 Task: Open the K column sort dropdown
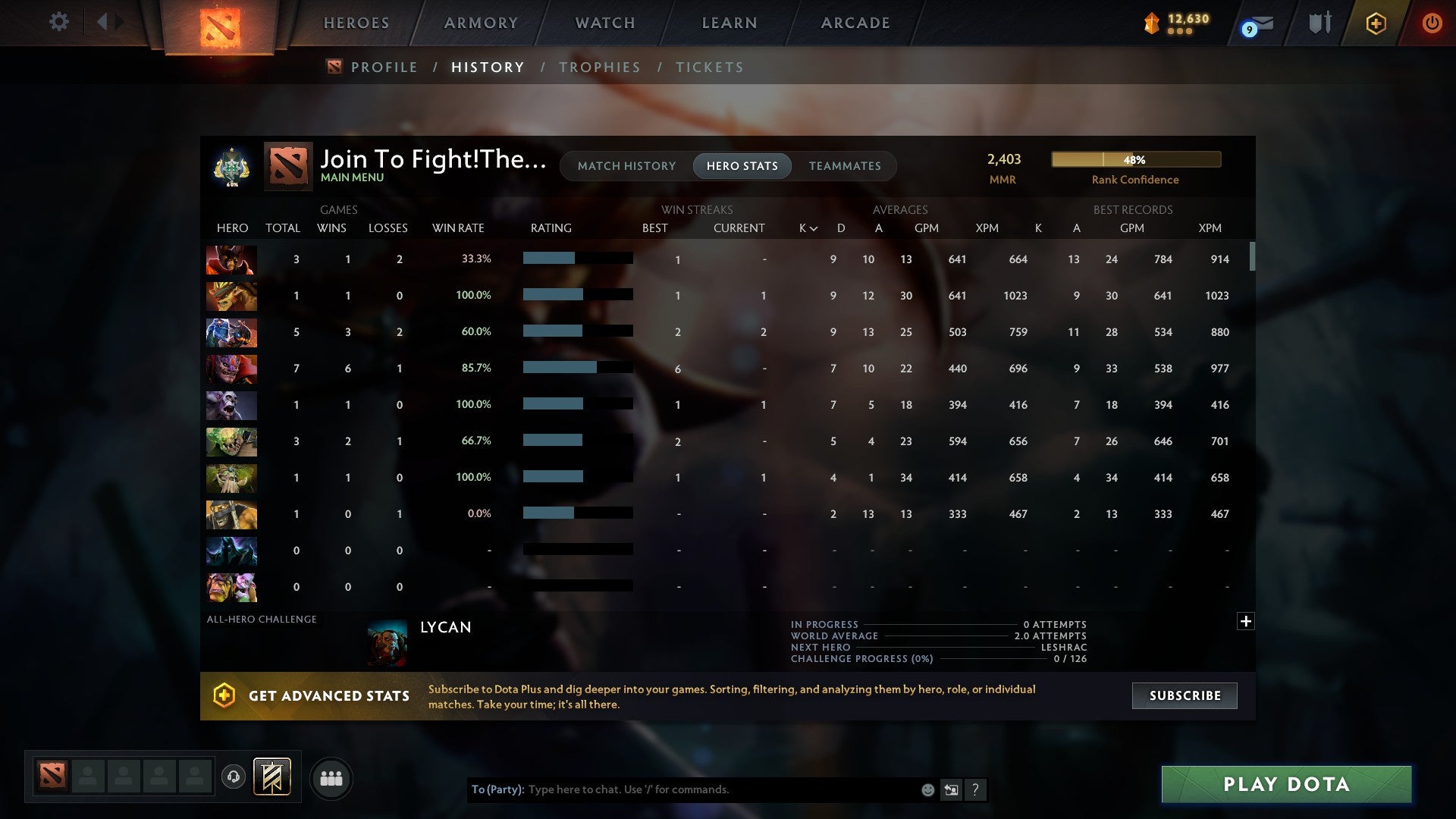point(805,227)
